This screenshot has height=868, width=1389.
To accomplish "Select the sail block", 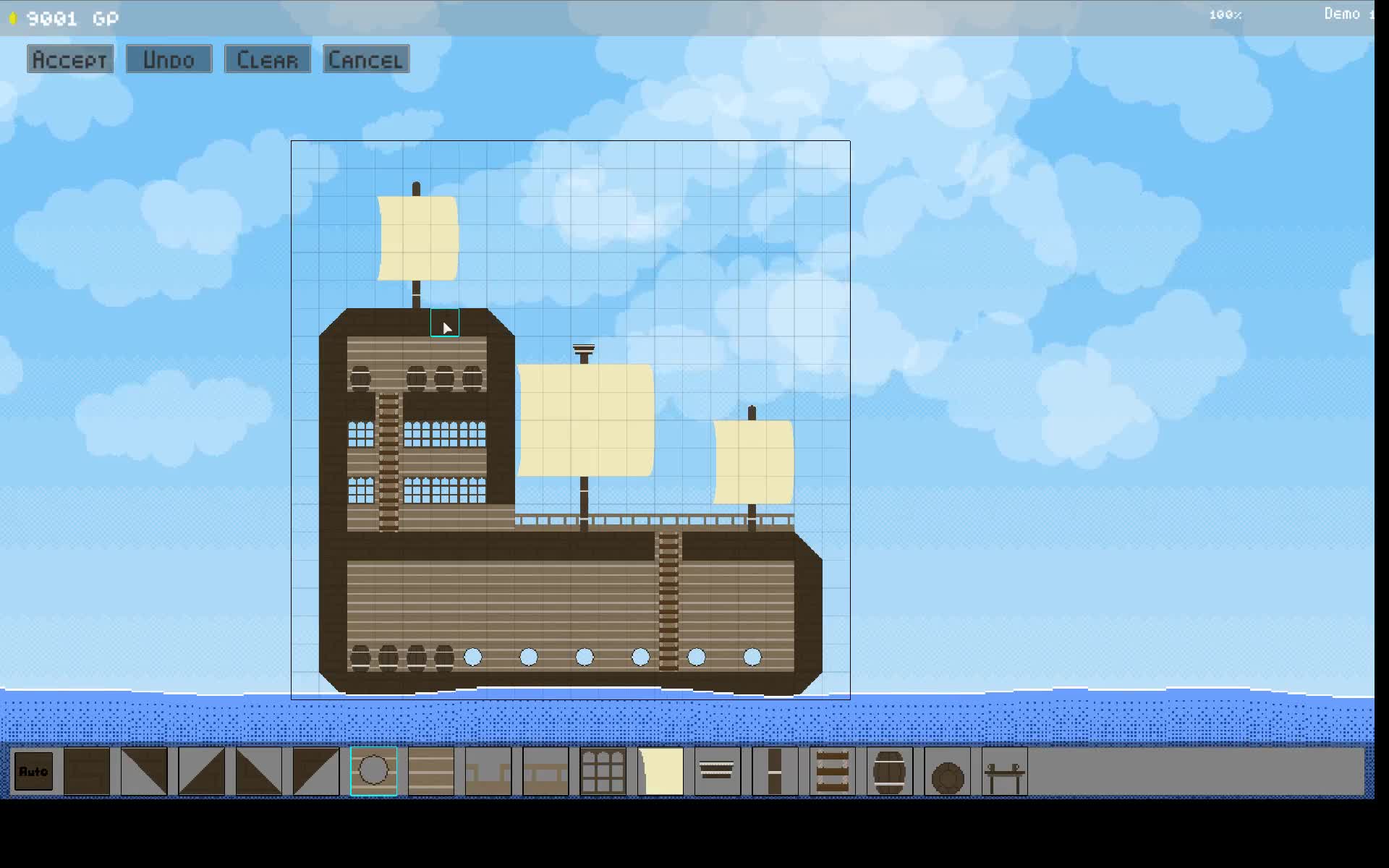I will click(660, 772).
